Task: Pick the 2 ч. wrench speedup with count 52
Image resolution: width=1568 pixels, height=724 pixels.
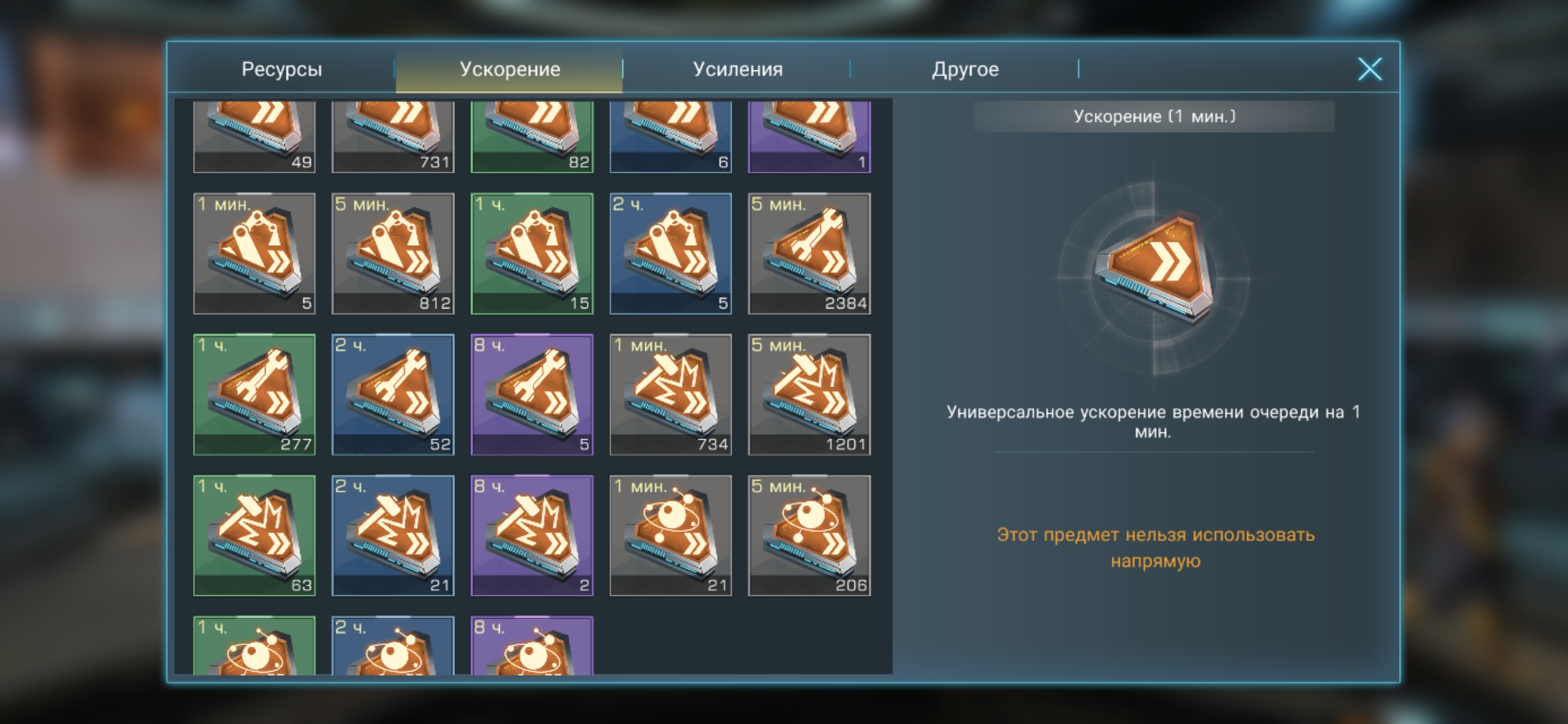Action: tap(393, 394)
